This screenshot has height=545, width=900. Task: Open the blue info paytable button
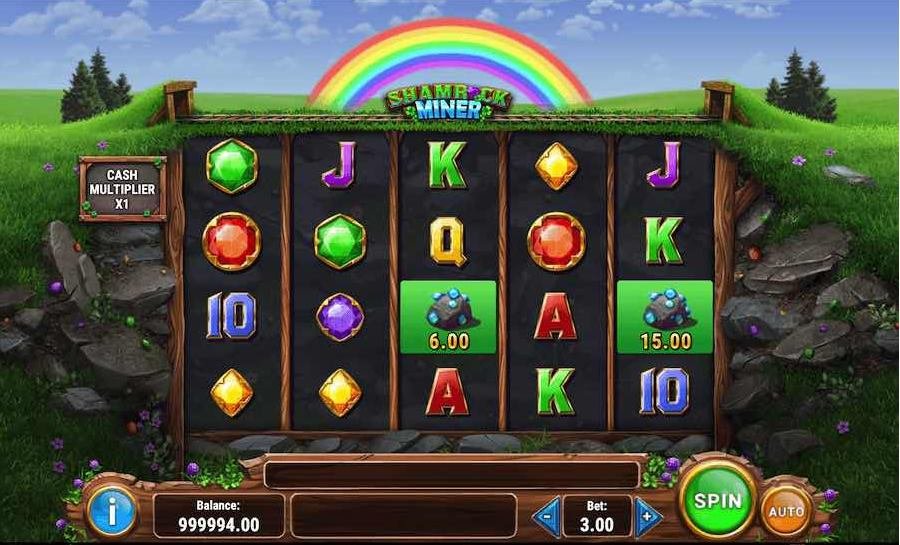[x=111, y=514]
